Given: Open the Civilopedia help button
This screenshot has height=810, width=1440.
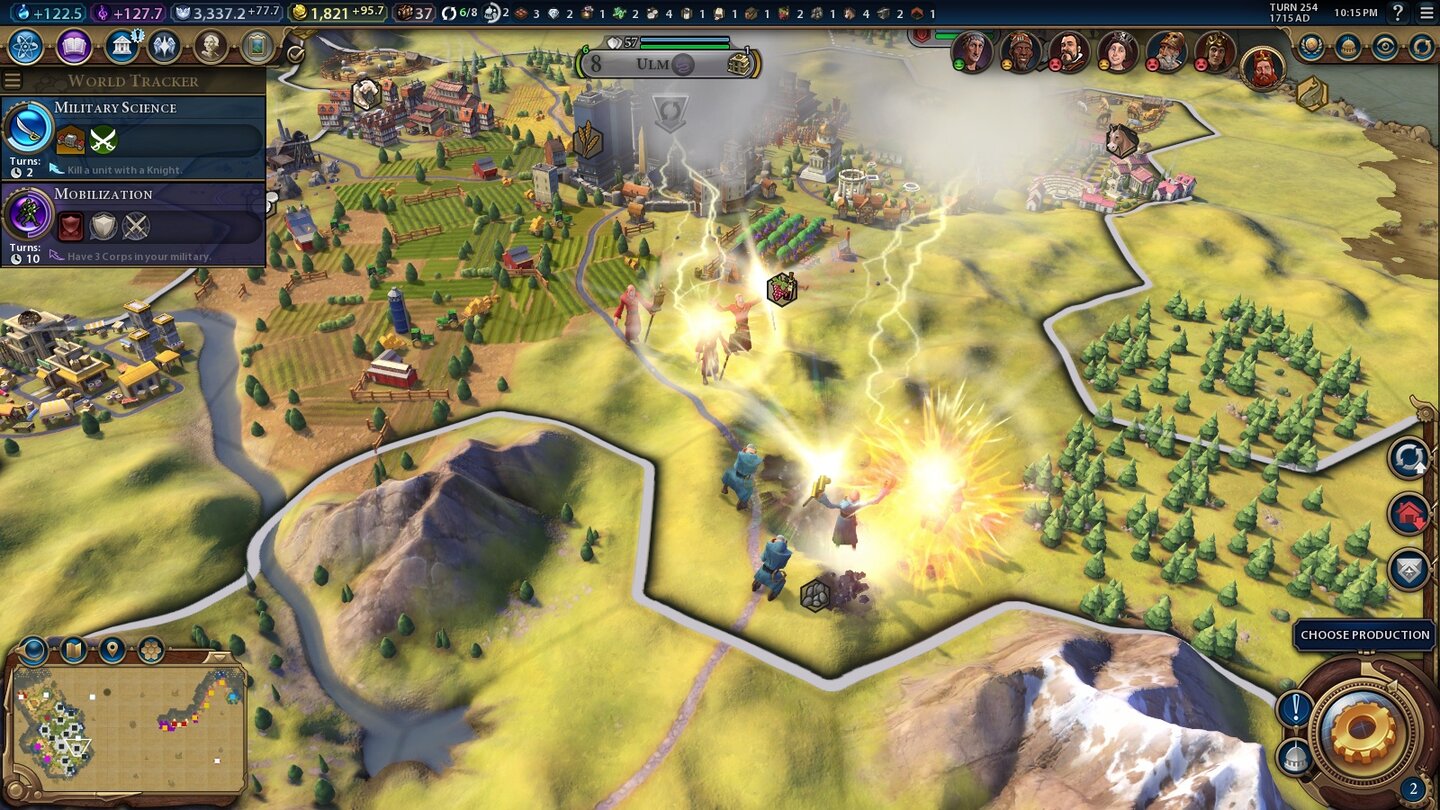Looking at the screenshot, I should (1398, 13).
